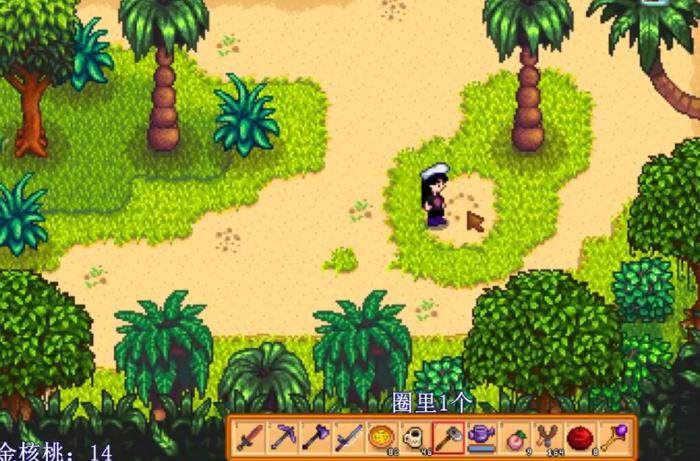
Task: Choose the purple axe slot
Action: point(315,438)
